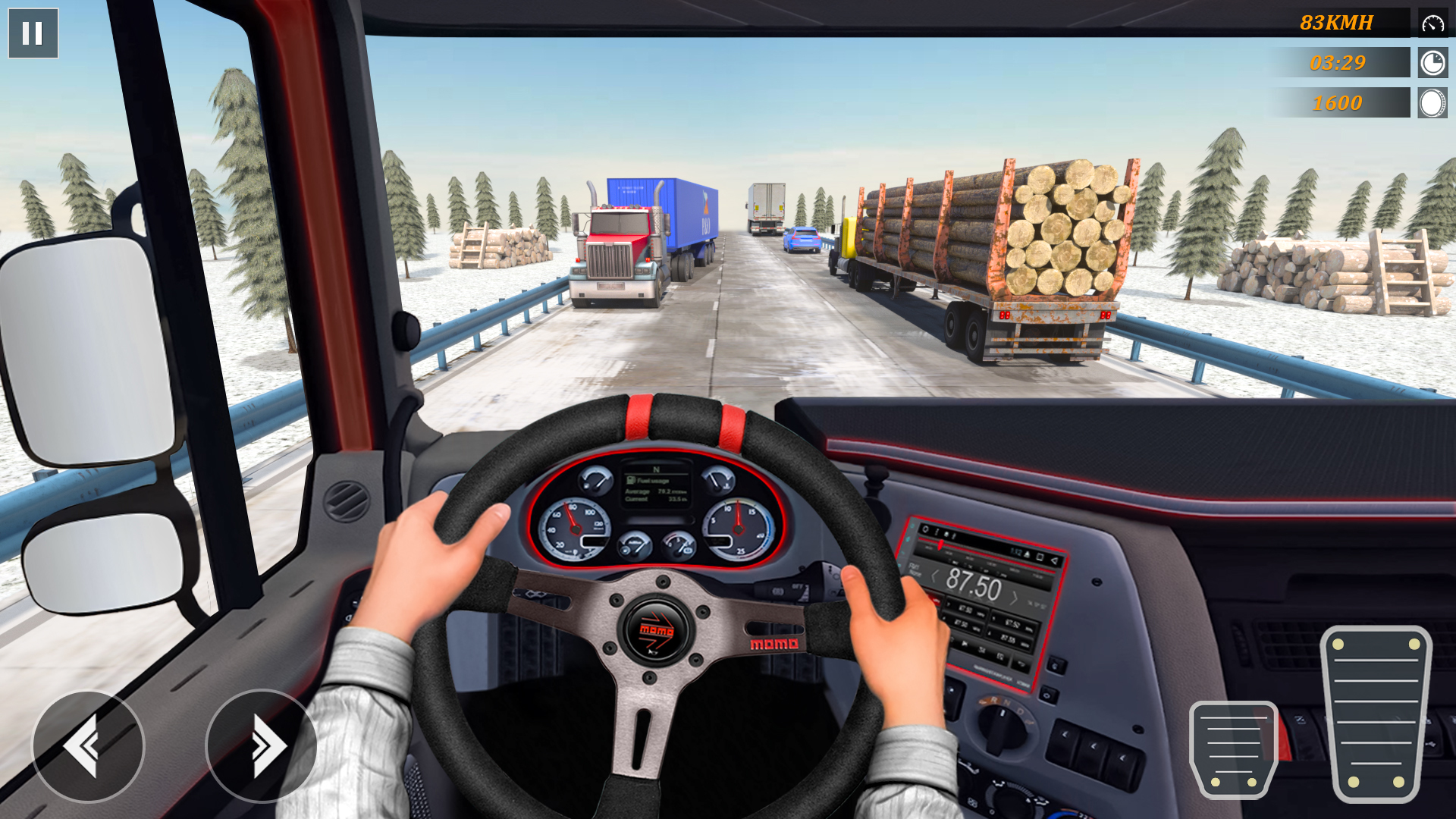Viewport: 1456px width, 819px height.
Task: Toggle the gear shifter knob near R N D
Action: pyautogui.click(x=1001, y=726)
